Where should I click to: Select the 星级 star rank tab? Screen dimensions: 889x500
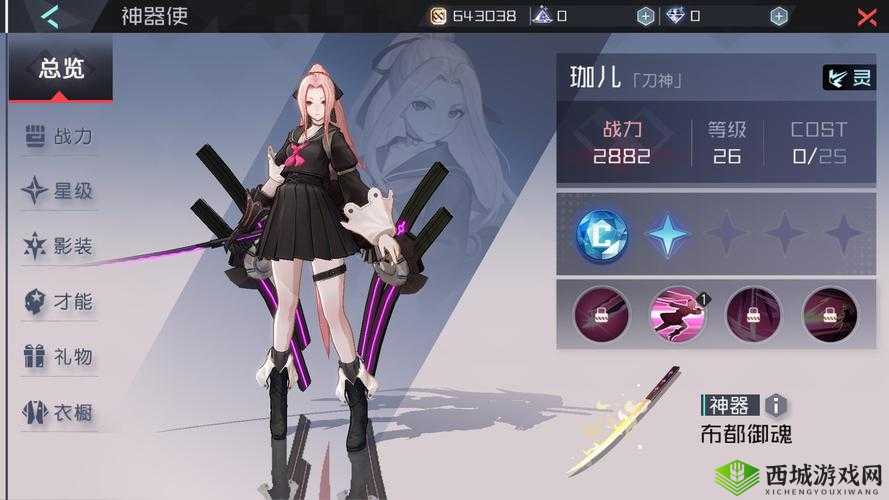[60, 191]
